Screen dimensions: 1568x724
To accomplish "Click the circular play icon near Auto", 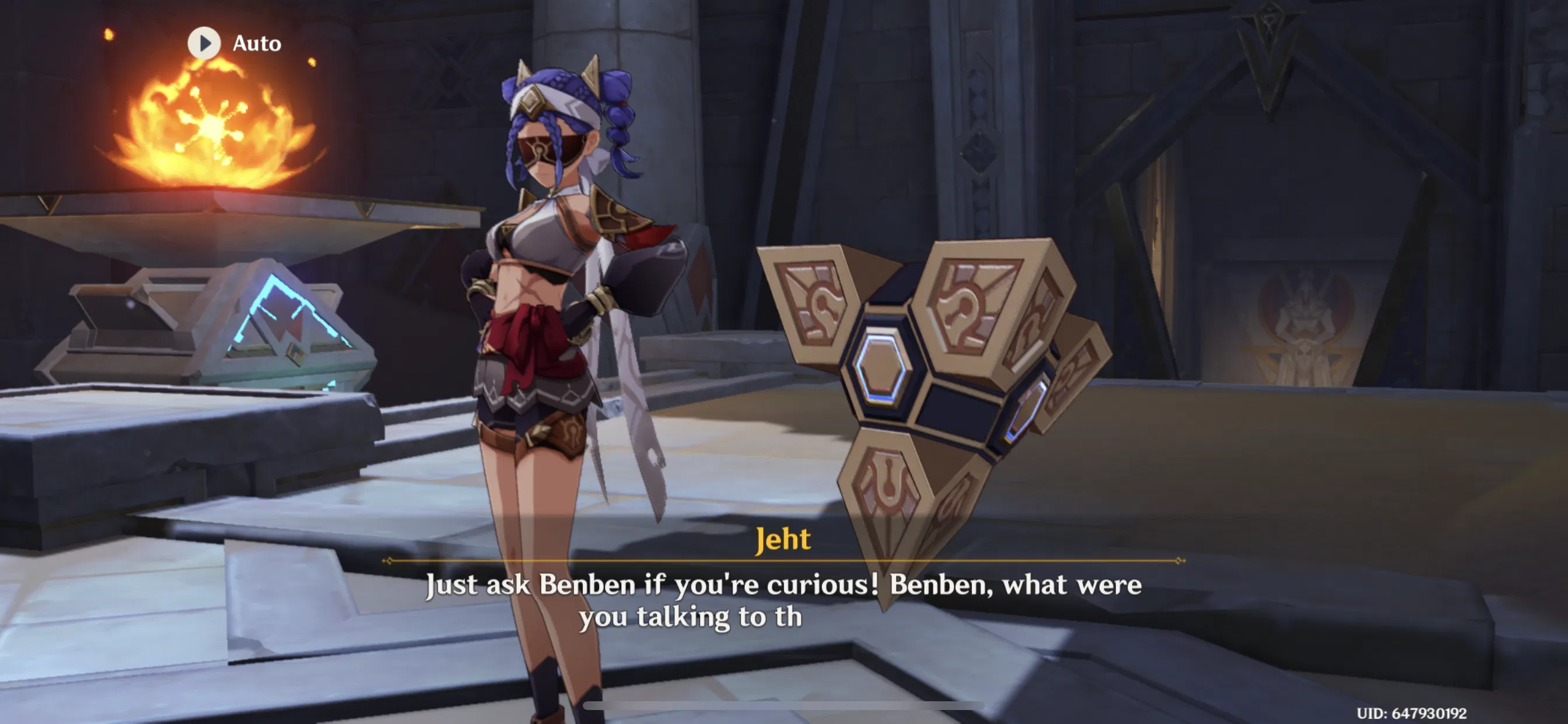I will [x=204, y=43].
